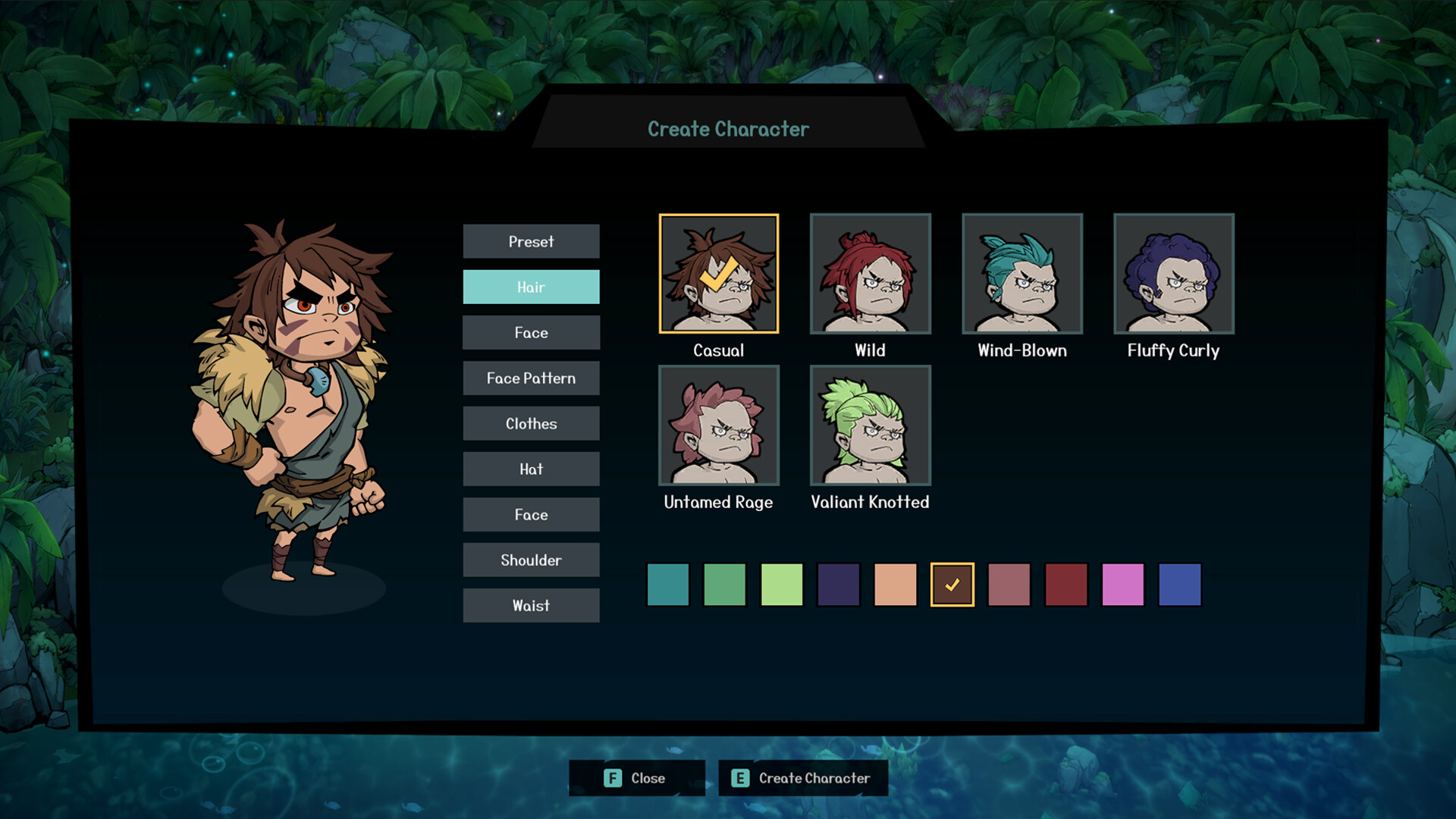Screen dimensions: 1456x819
Task: Click the highlighted Hair category button
Action: 531,287
